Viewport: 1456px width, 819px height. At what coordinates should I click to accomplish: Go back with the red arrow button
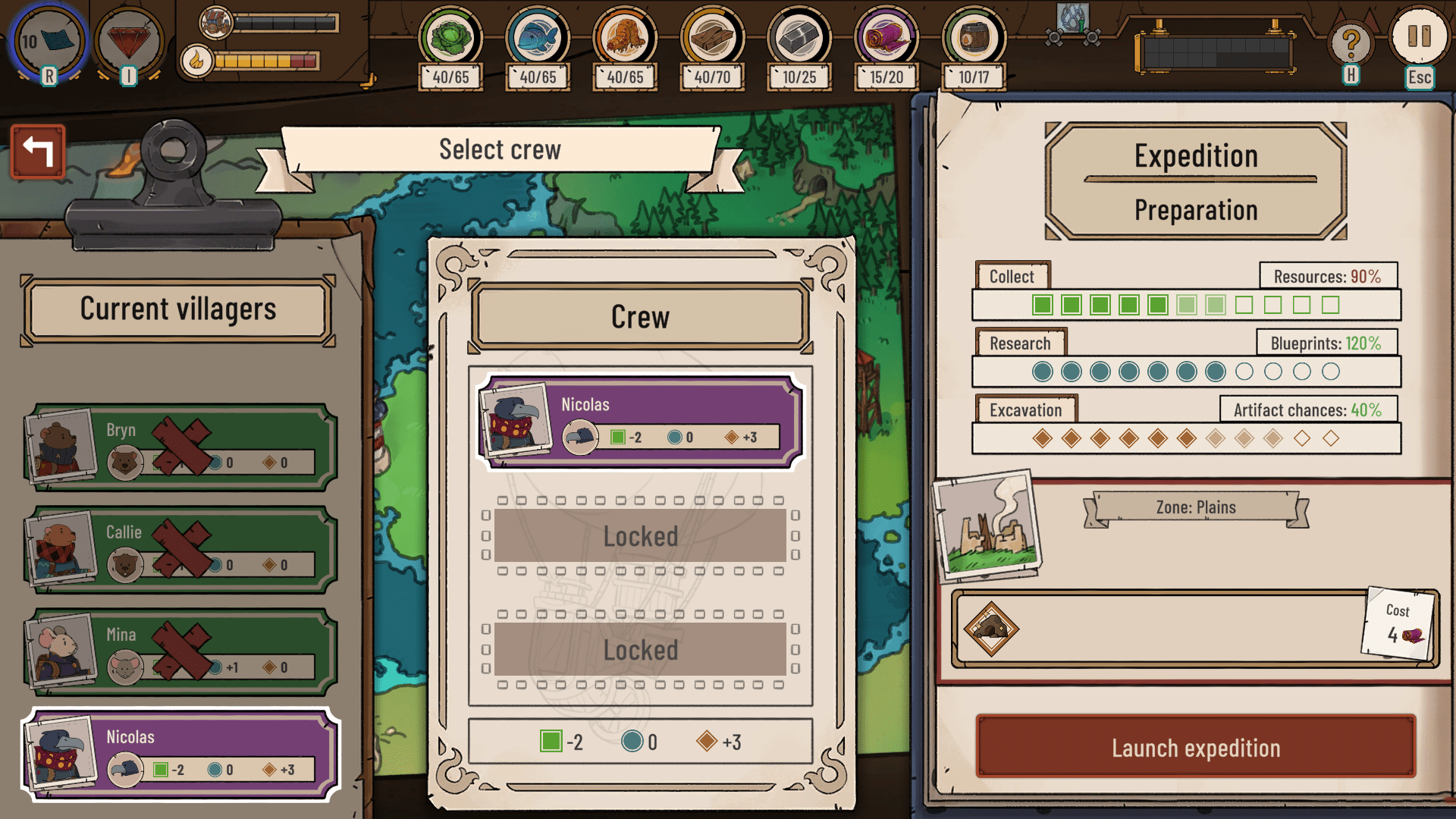[38, 151]
